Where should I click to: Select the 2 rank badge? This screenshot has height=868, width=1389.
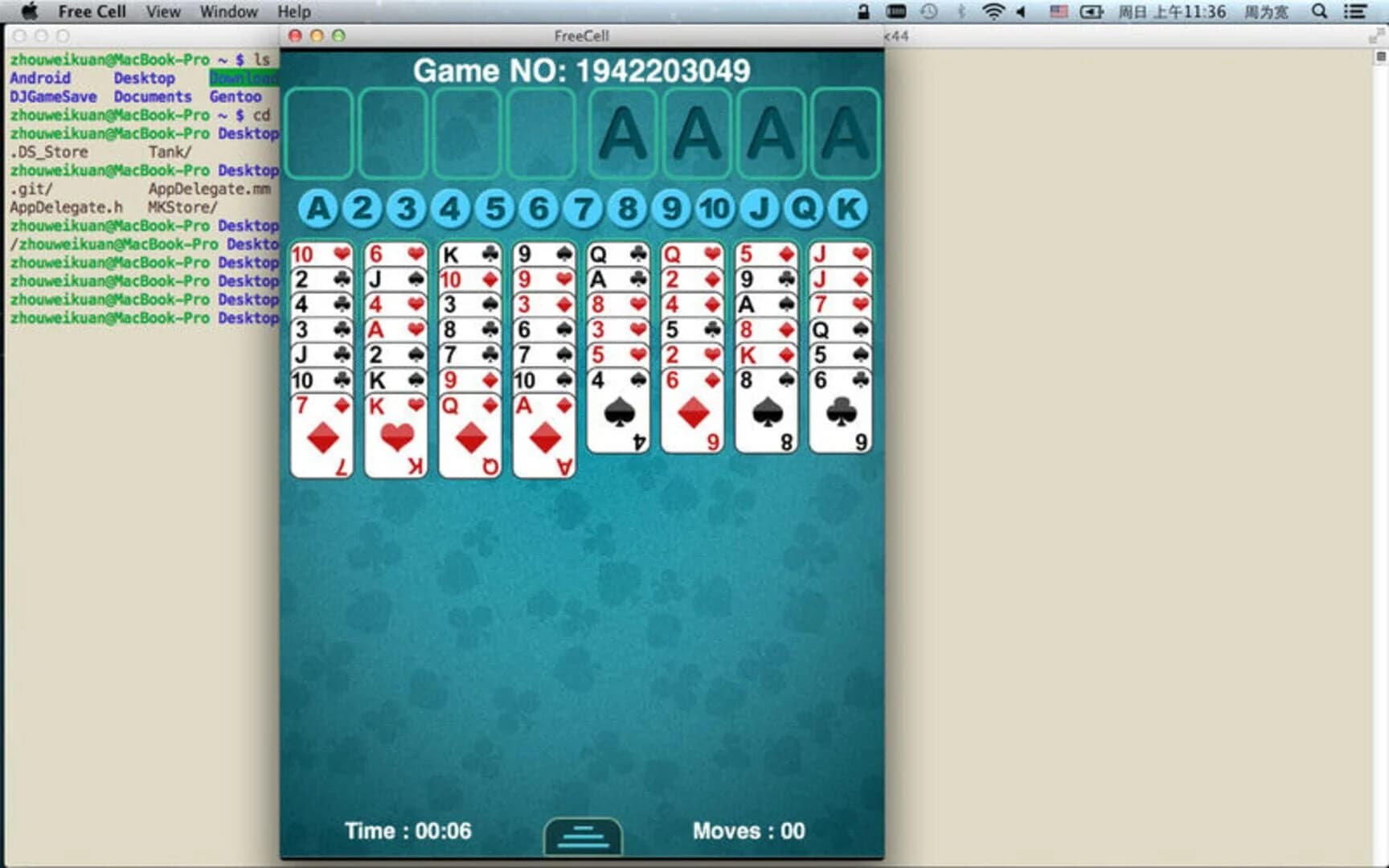click(x=363, y=207)
